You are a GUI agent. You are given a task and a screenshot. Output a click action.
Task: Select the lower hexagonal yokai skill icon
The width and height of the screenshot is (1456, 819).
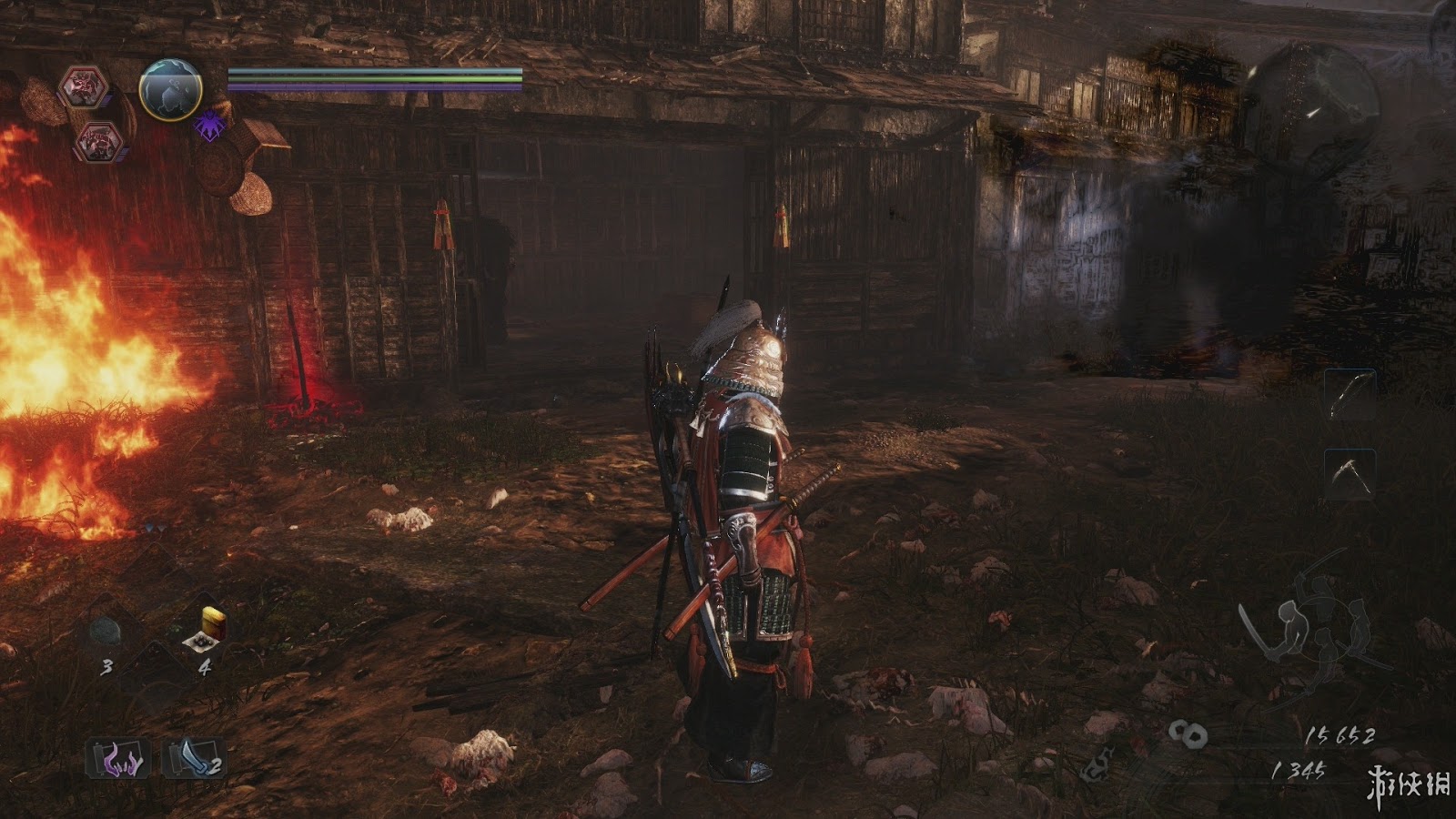[x=98, y=140]
